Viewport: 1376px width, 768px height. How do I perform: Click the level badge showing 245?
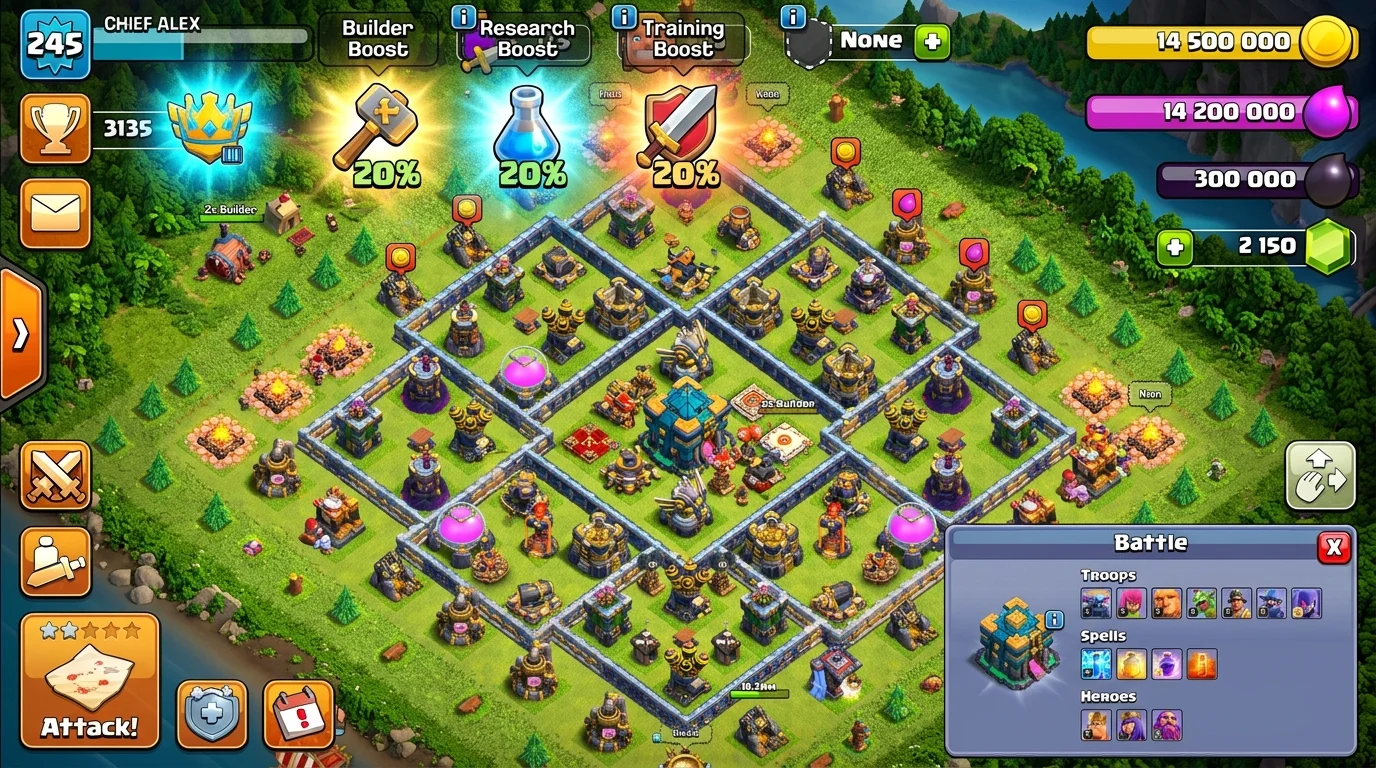tap(55, 44)
